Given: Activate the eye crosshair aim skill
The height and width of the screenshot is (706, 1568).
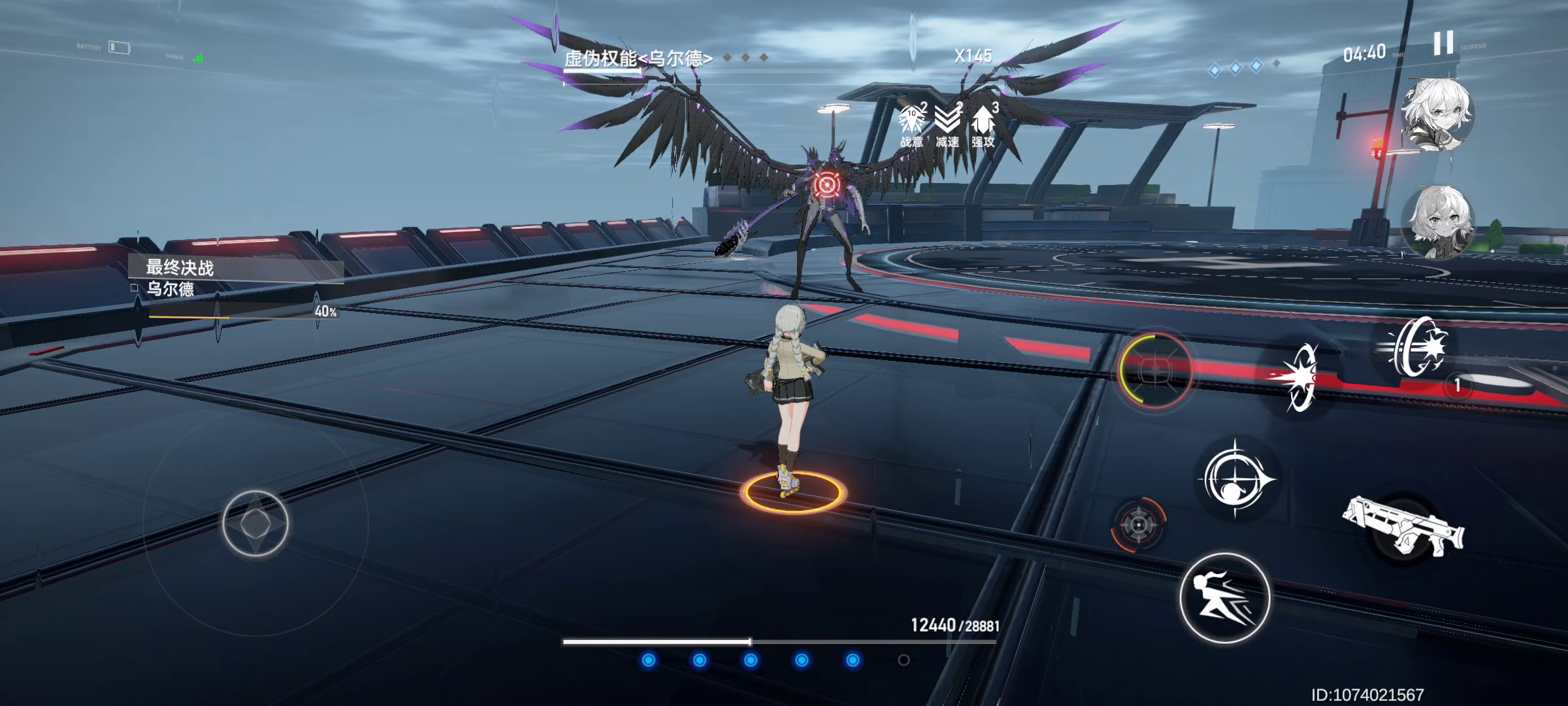Looking at the screenshot, I should click(1235, 480).
